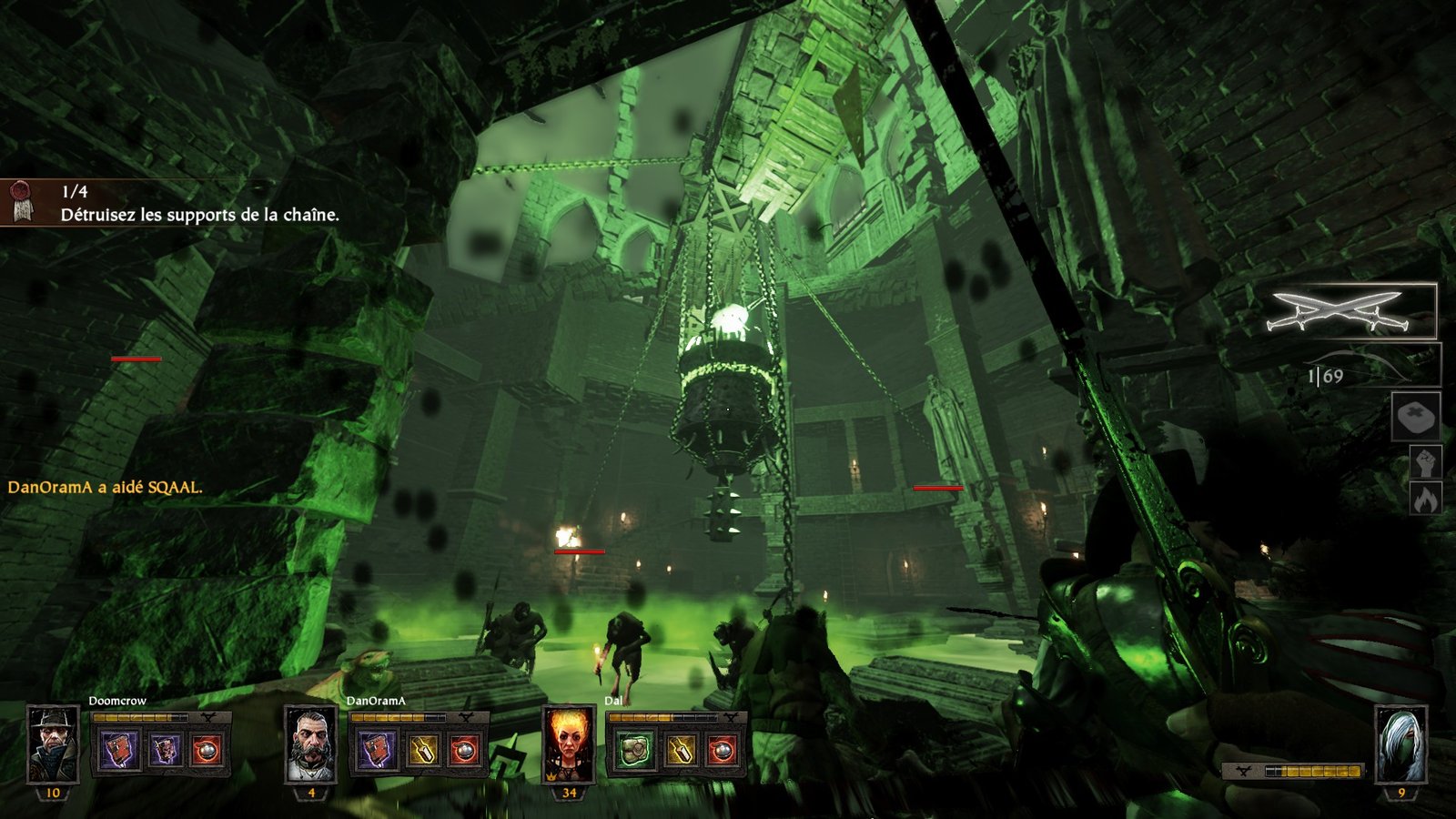
Task: Click DanOramA's bearded soldier portrait
Action: pos(310,744)
